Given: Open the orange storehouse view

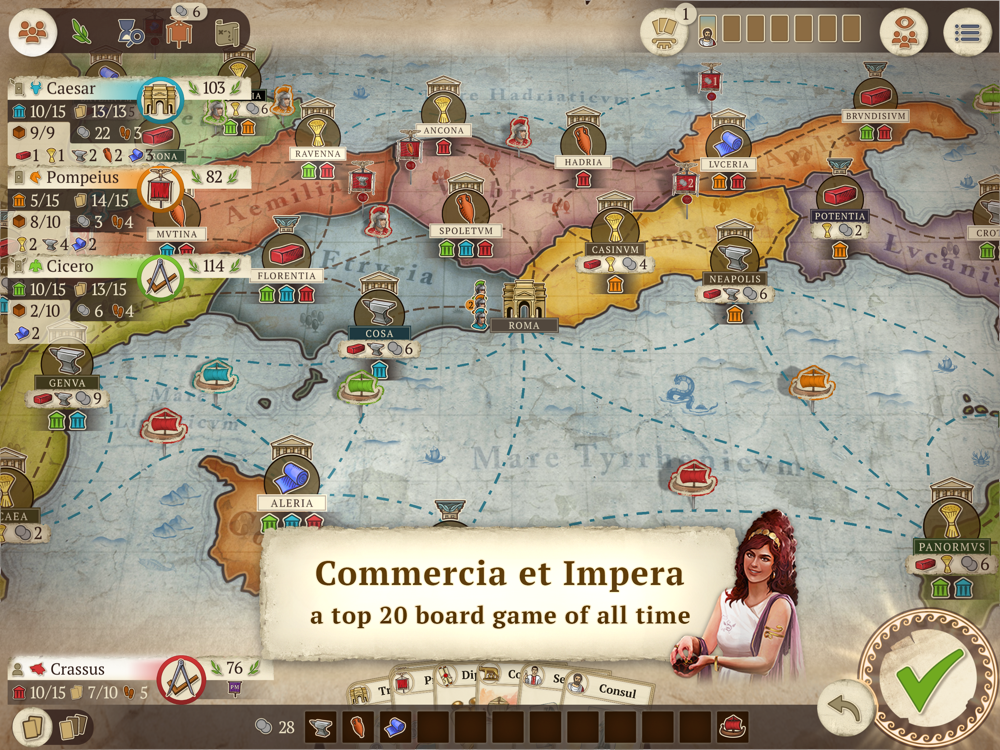Looking at the screenshot, I should pos(179,32).
